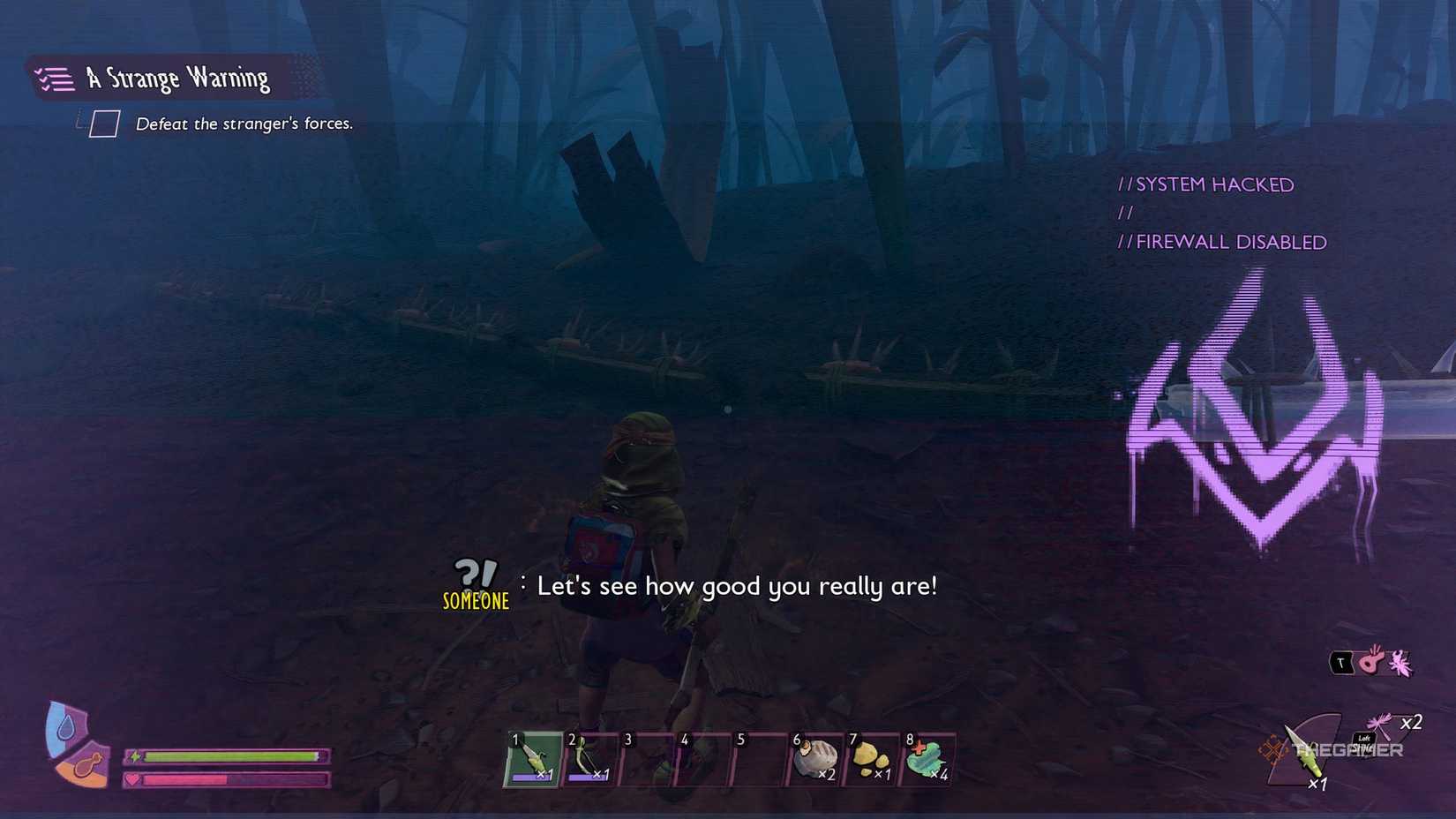Viewport: 1456px width, 819px height.
Task: Toggle the quest objective checkbox for defeating forces
Action: [x=103, y=124]
